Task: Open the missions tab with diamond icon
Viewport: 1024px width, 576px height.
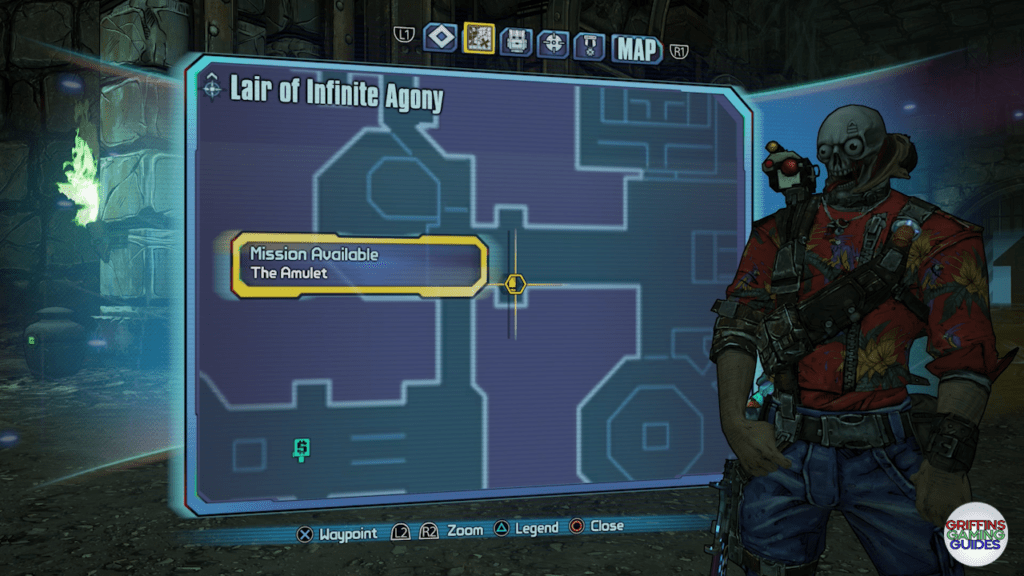Action: pyautogui.click(x=440, y=38)
